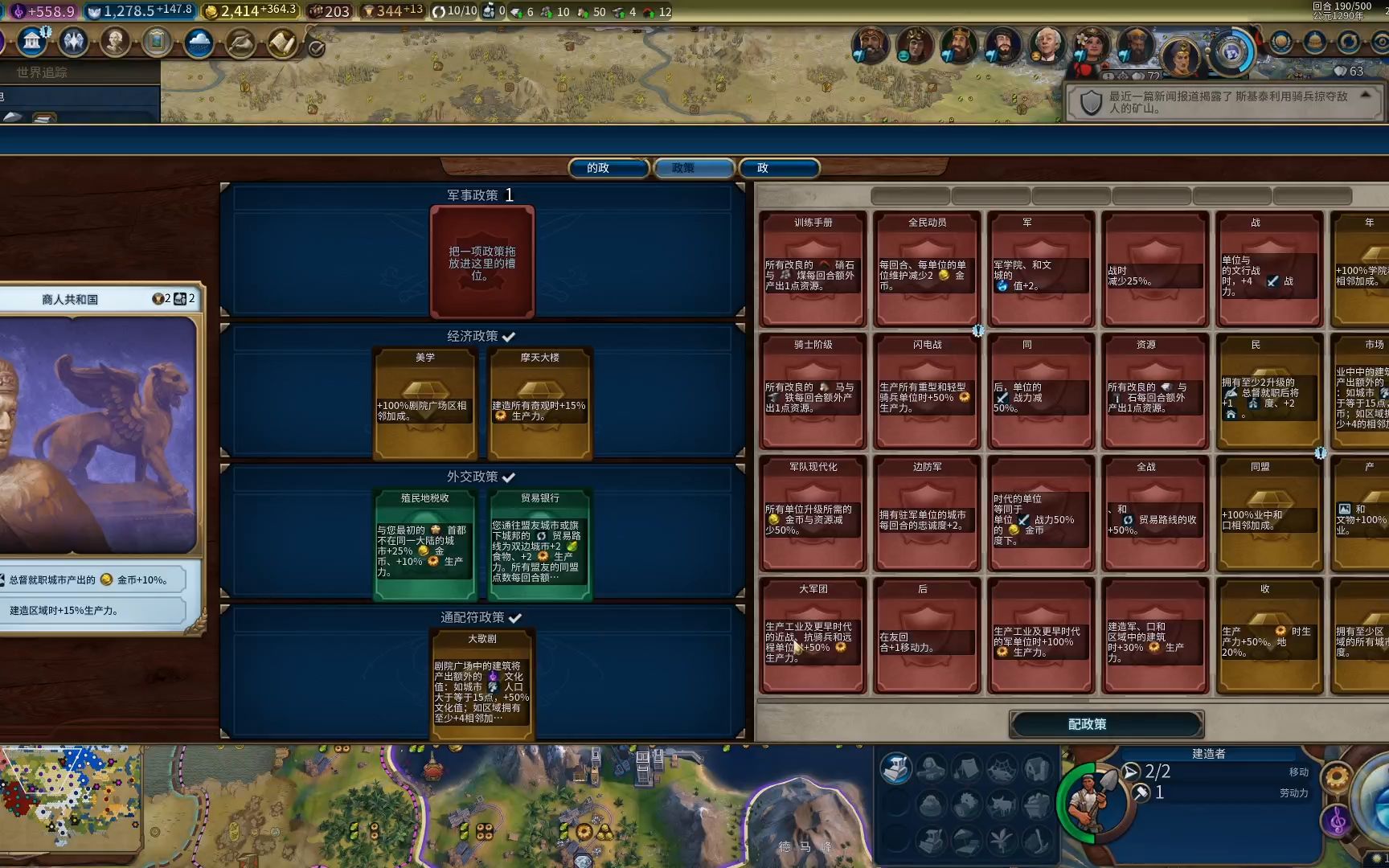
Task: Choose the 全民动员 policy card
Action: (x=927, y=269)
